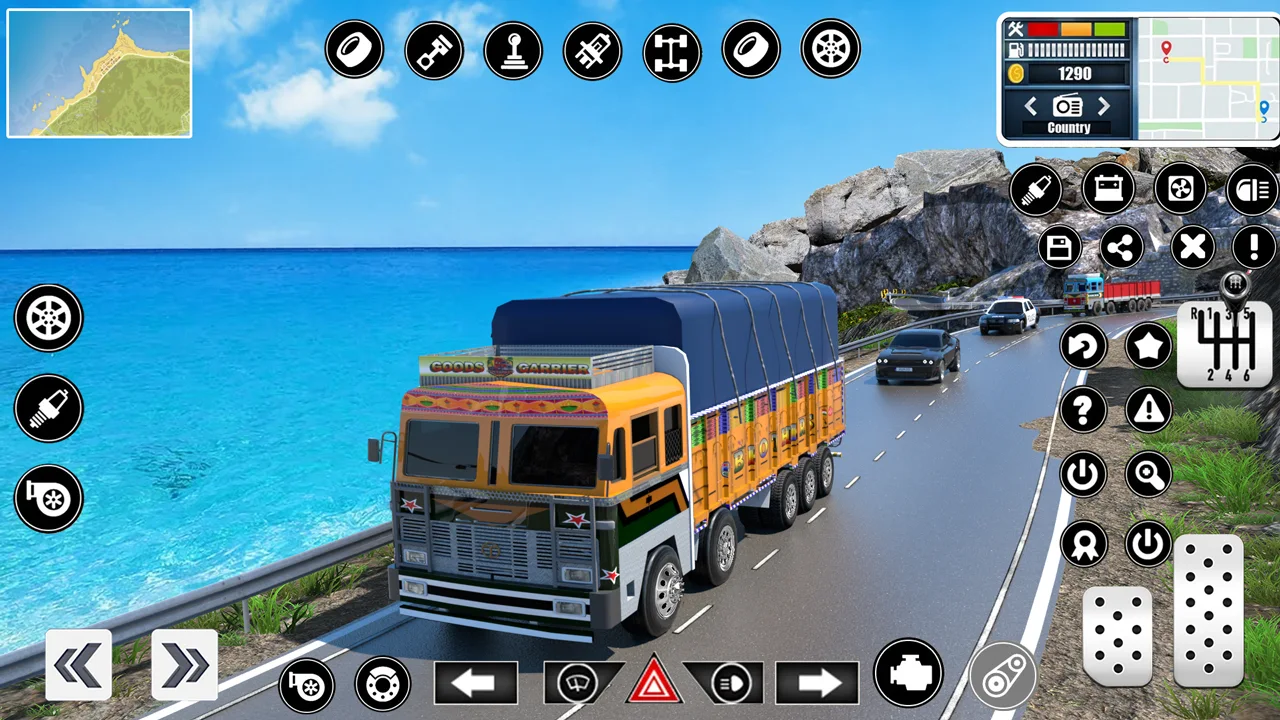
Task: Open the previous environment with left chevron
Action: coord(1031,106)
